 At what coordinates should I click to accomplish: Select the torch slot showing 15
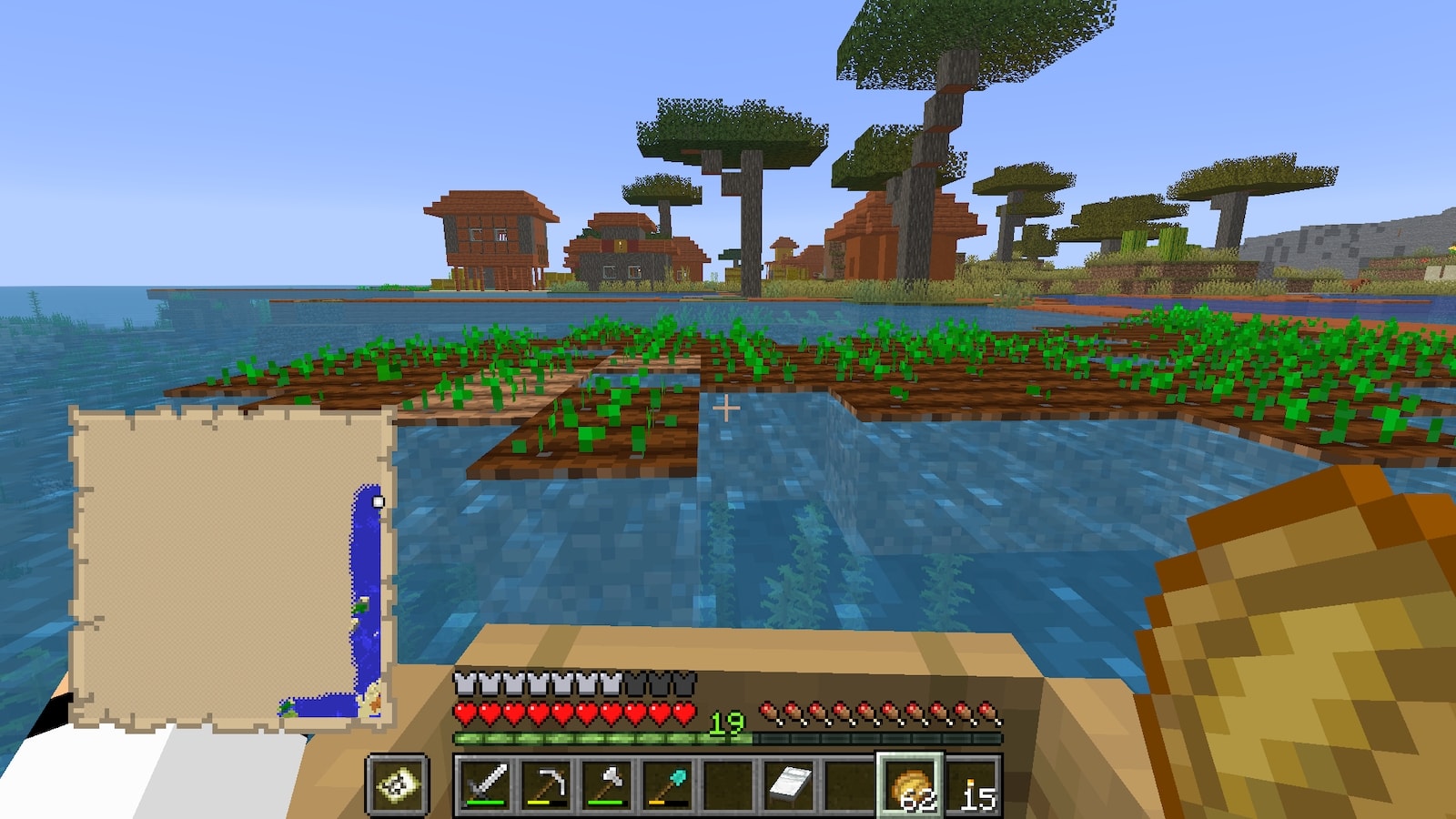tap(971, 784)
